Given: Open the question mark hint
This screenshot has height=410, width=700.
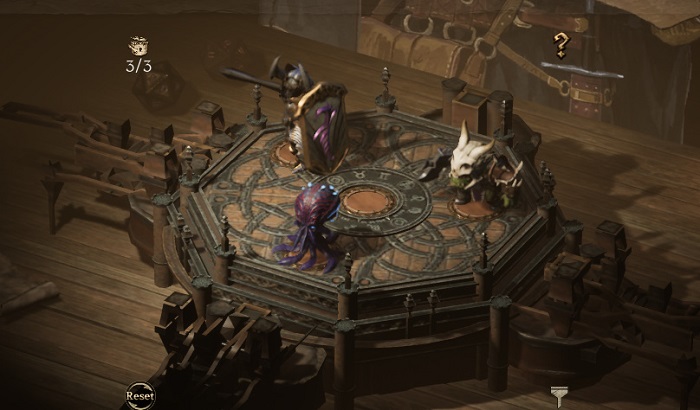Looking at the screenshot, I should [x=561, y=44].
